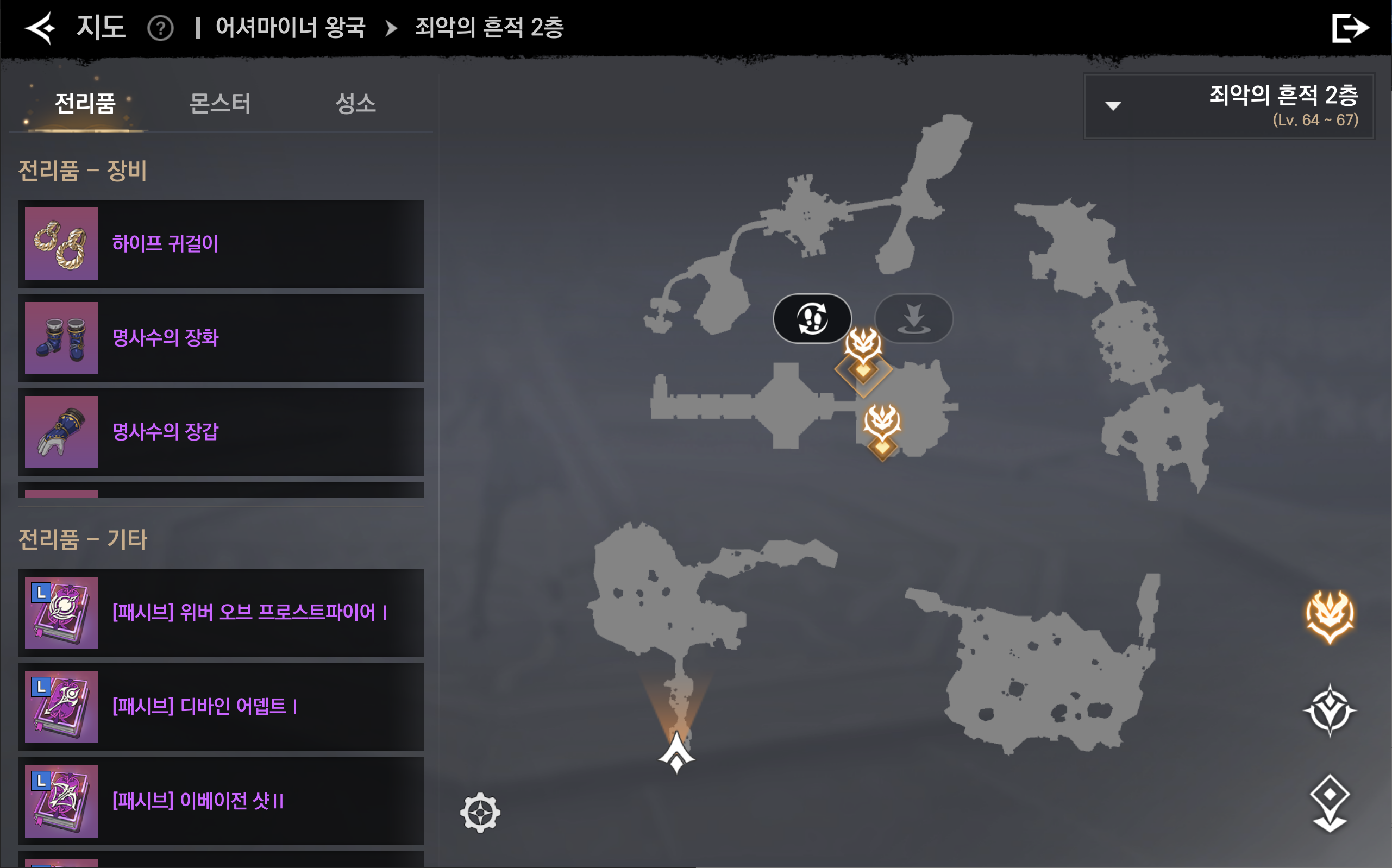The width and height of the screenshot is (1392, 868).
Task: Switch to the 성소 tab
Action: [355, 104]
